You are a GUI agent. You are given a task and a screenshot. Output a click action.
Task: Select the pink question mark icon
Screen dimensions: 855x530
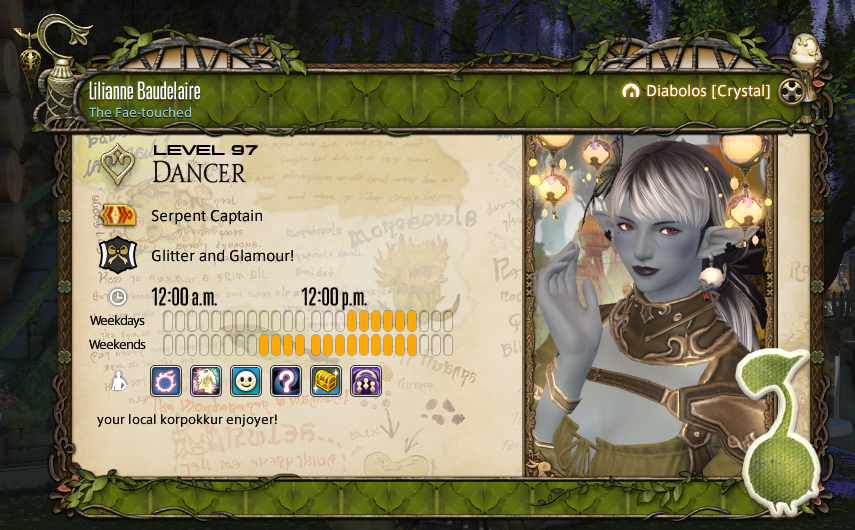286,380
